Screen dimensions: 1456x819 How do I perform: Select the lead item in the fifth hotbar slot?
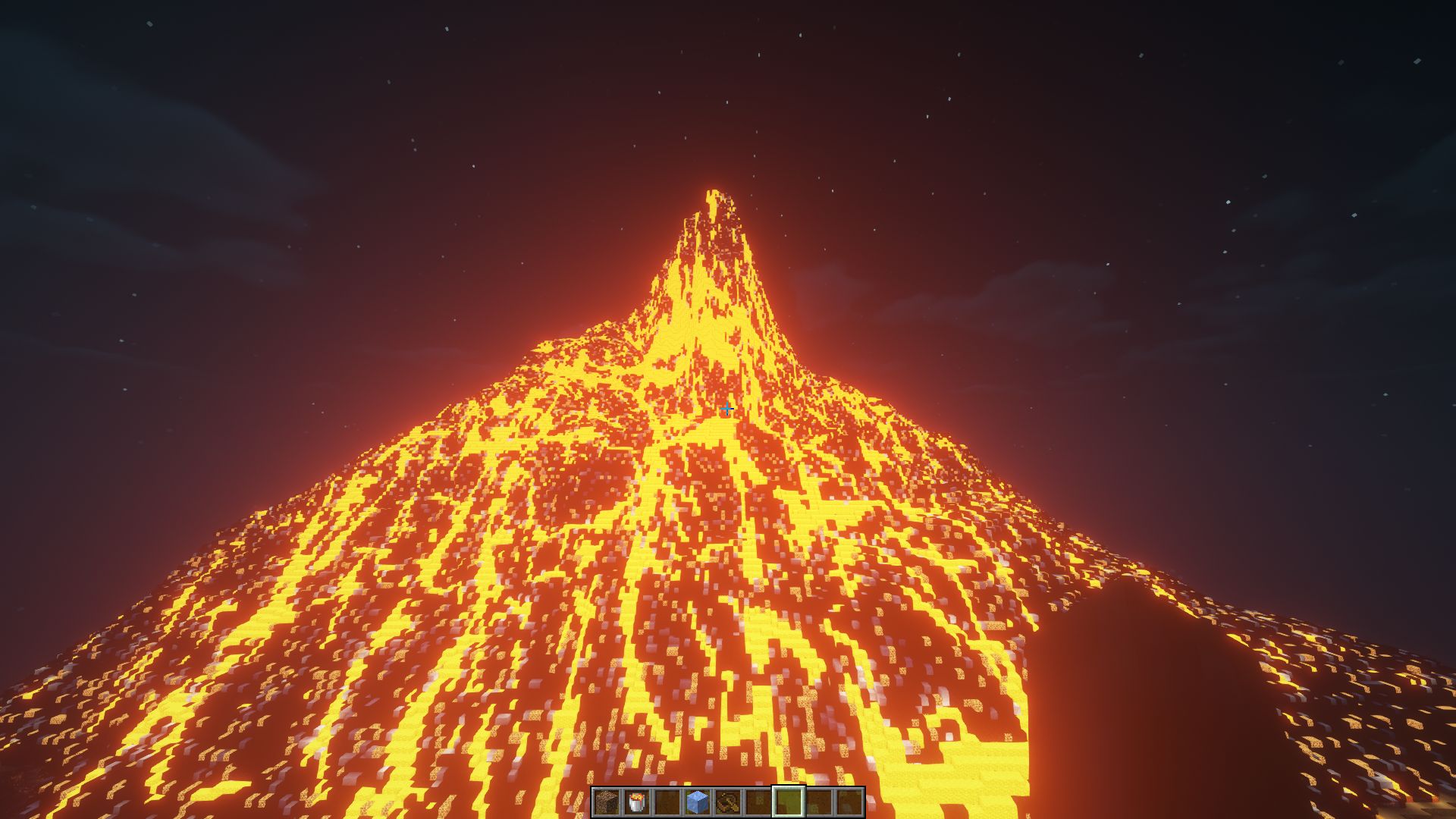point(697,801)
